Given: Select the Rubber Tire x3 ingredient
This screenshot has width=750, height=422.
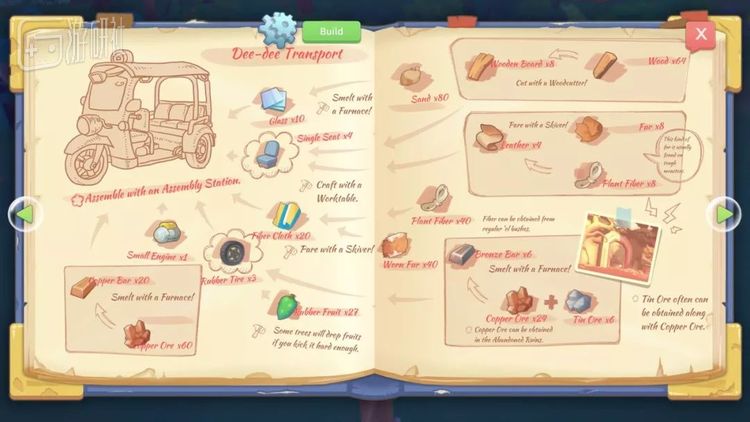Looking at the screenshot, I should click(233, 252).
